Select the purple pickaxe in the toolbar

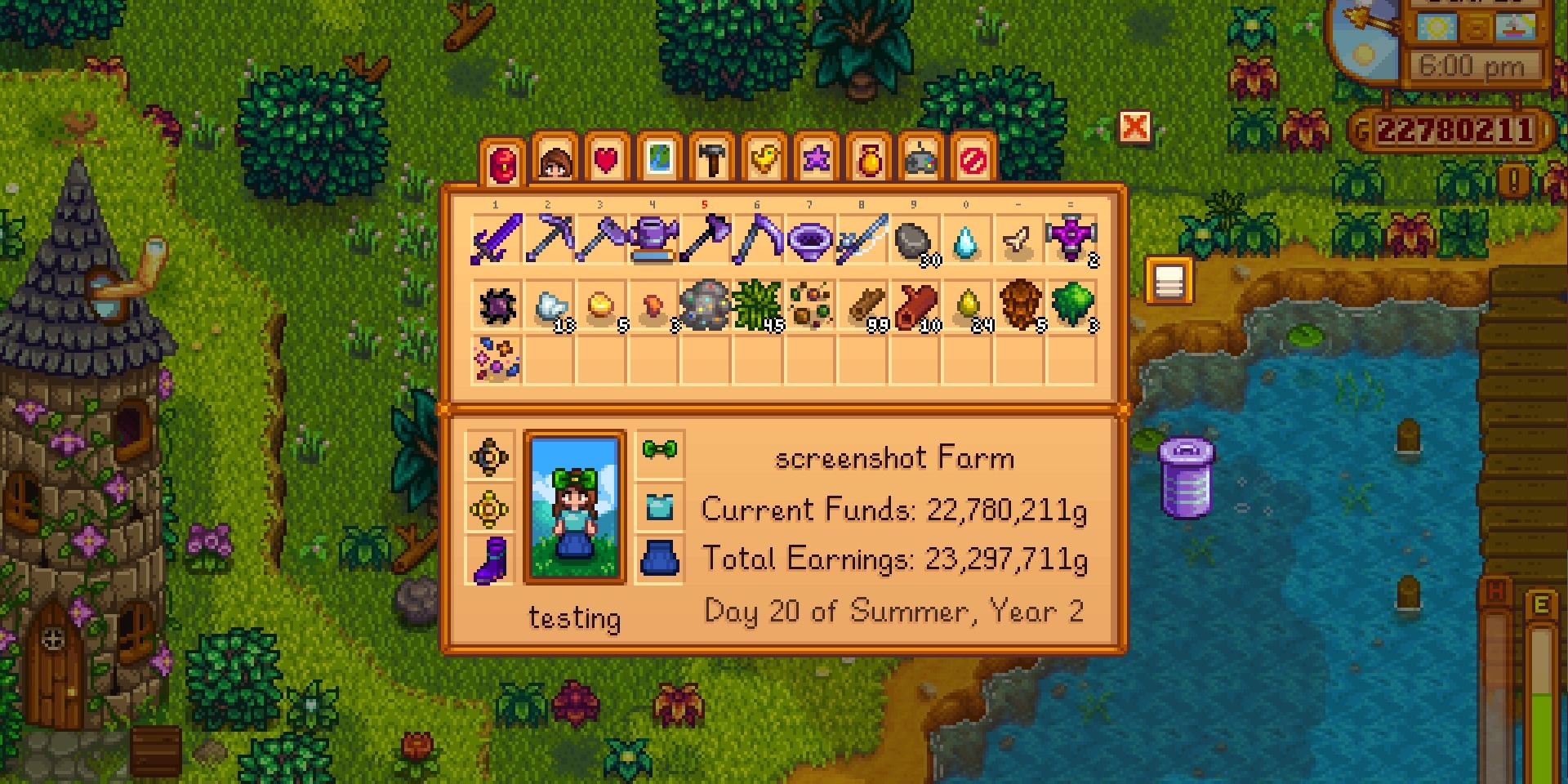click(548, 238)
